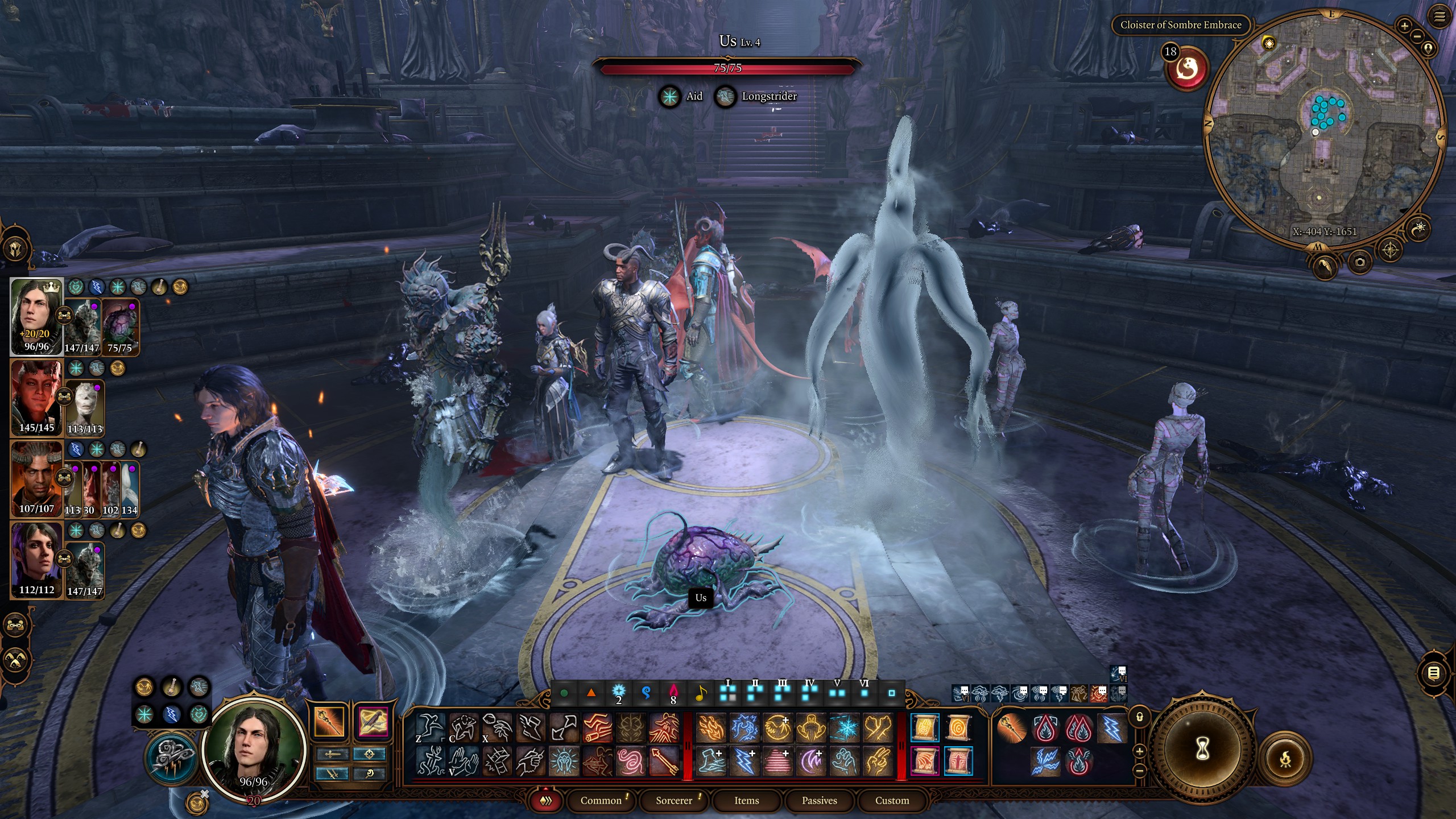Activate the Jump action icon

429,727
